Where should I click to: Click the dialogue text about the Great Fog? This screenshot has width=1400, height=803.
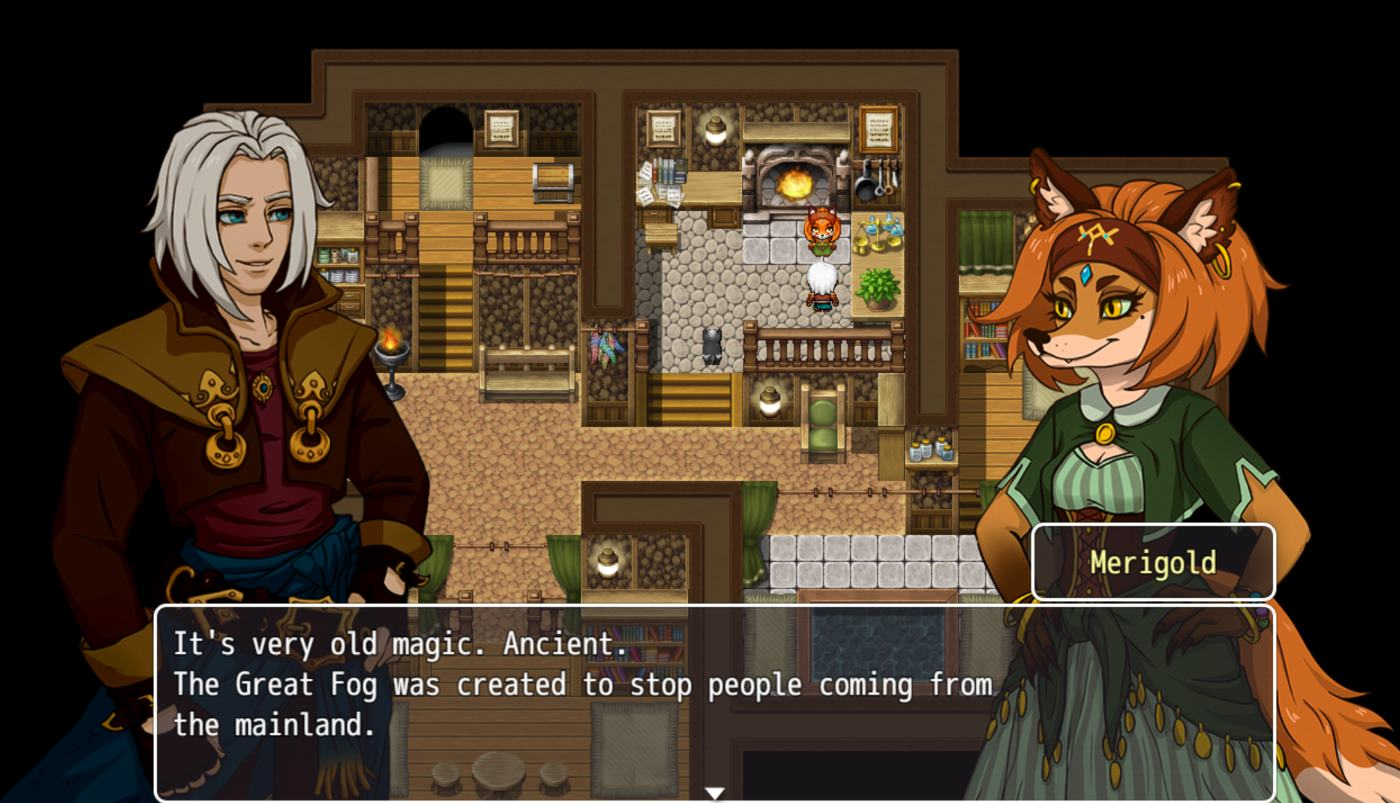click(x=580, y=684)
